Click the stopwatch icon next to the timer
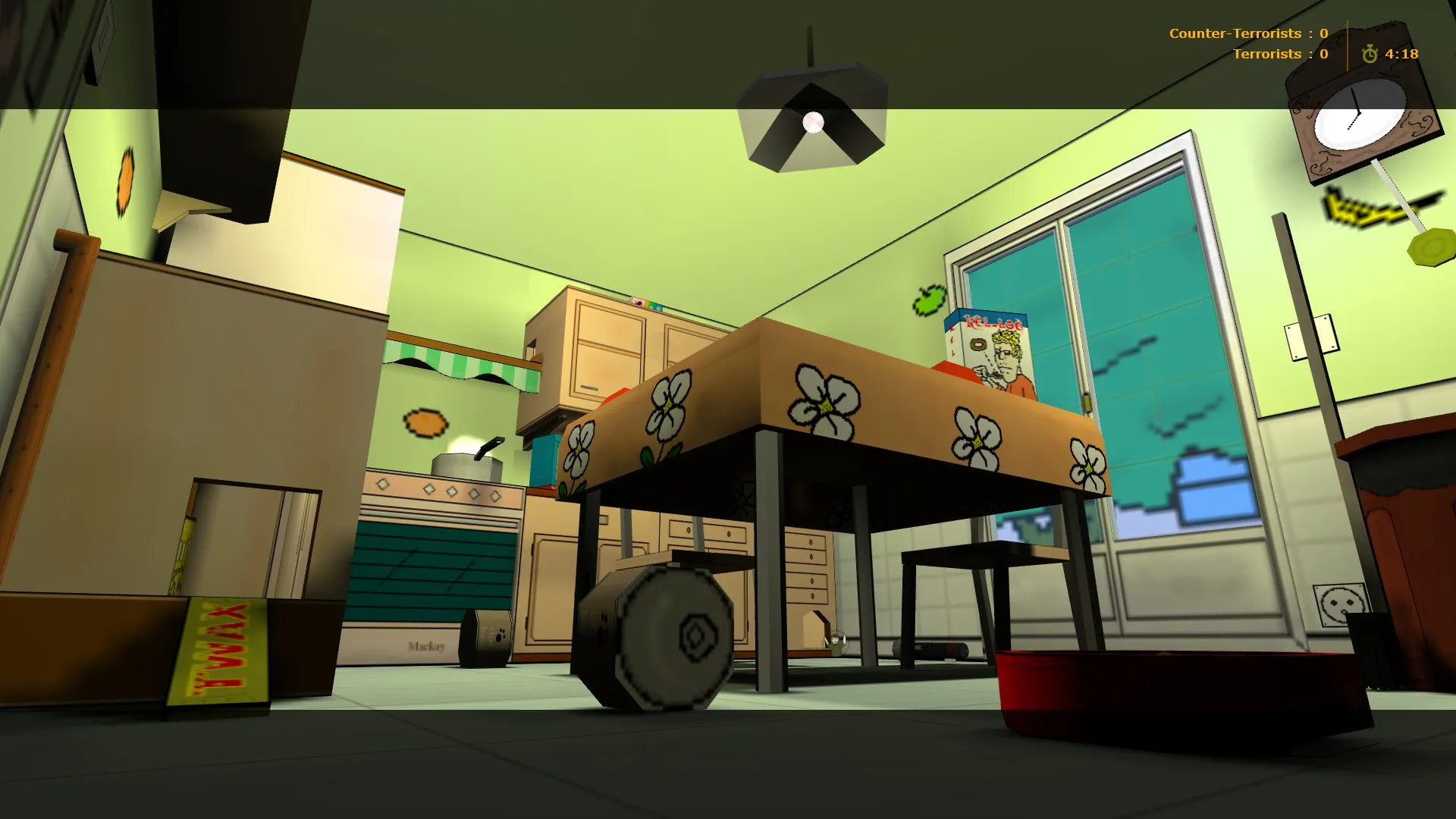Image resolution: width=1456 pixels, height=819 pixels. click(x=1369, y=55)
